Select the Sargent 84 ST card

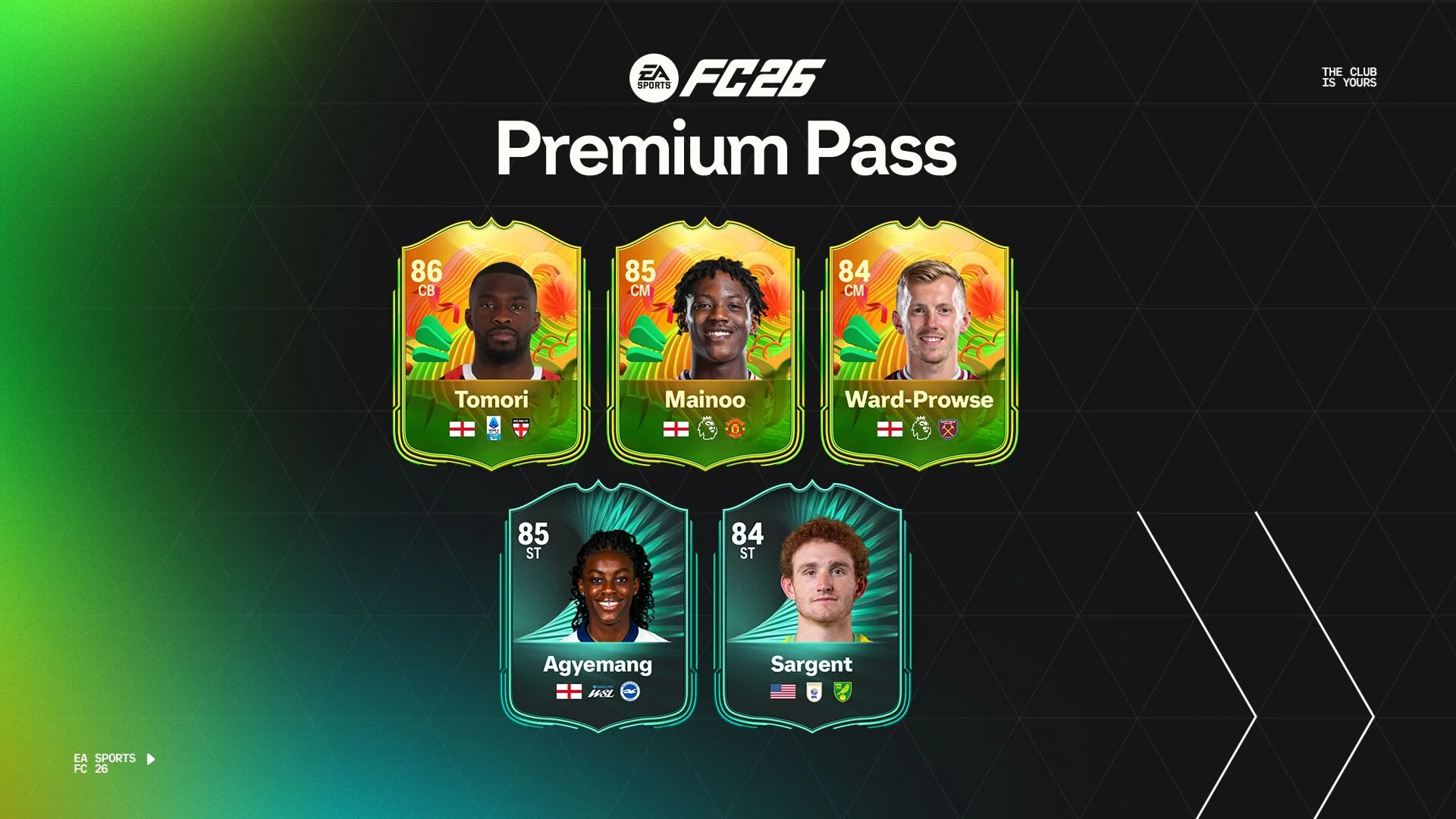[x=811, y=608]
